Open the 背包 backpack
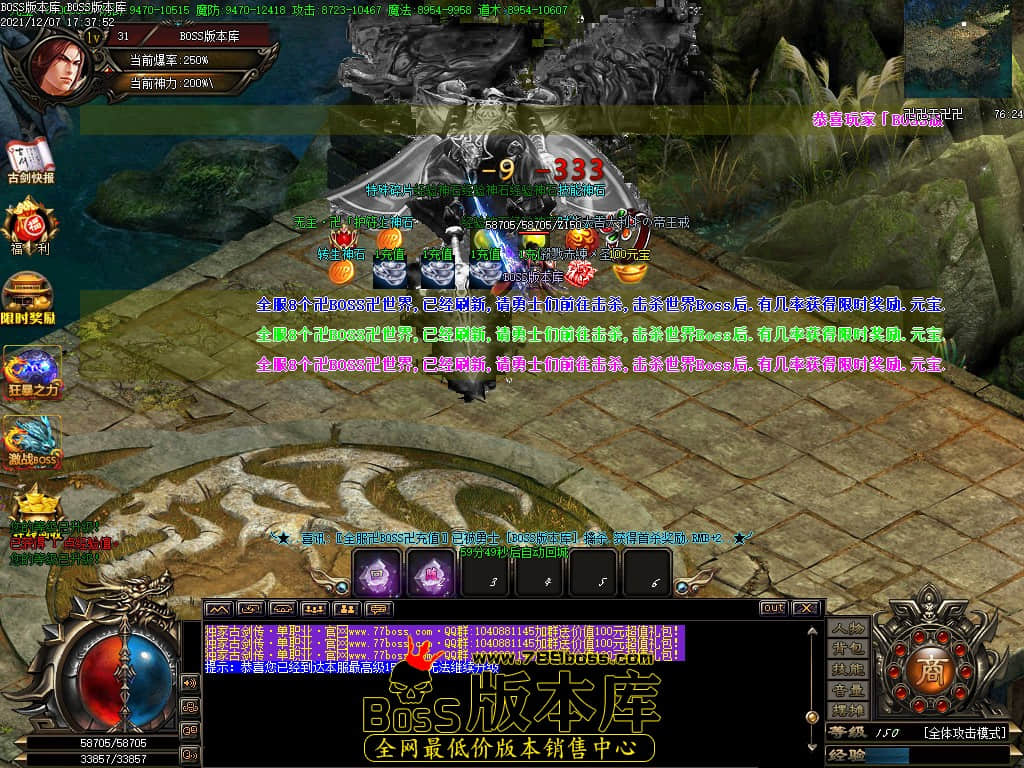The height and width of the screenshot is (768, 1024). tap(848, 650)
